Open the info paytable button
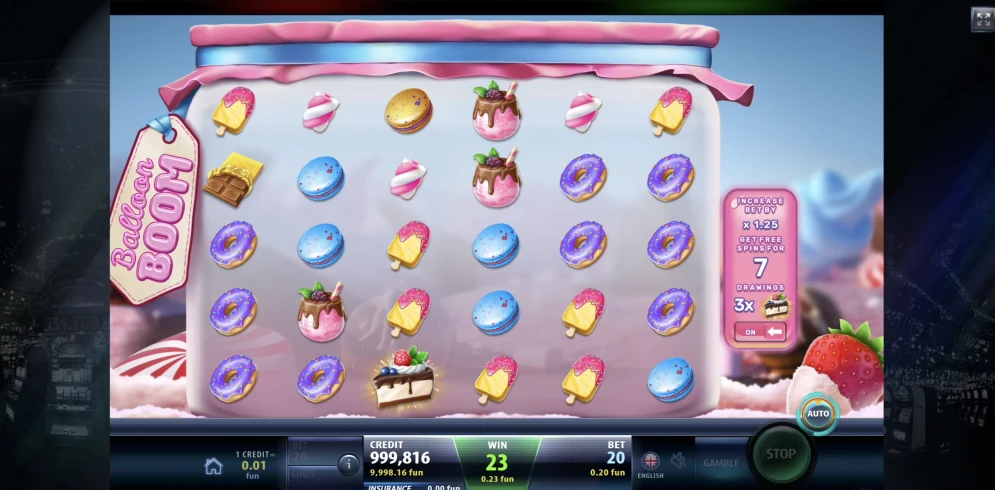This screenshot has width=995, height=490. coord(348,464)
